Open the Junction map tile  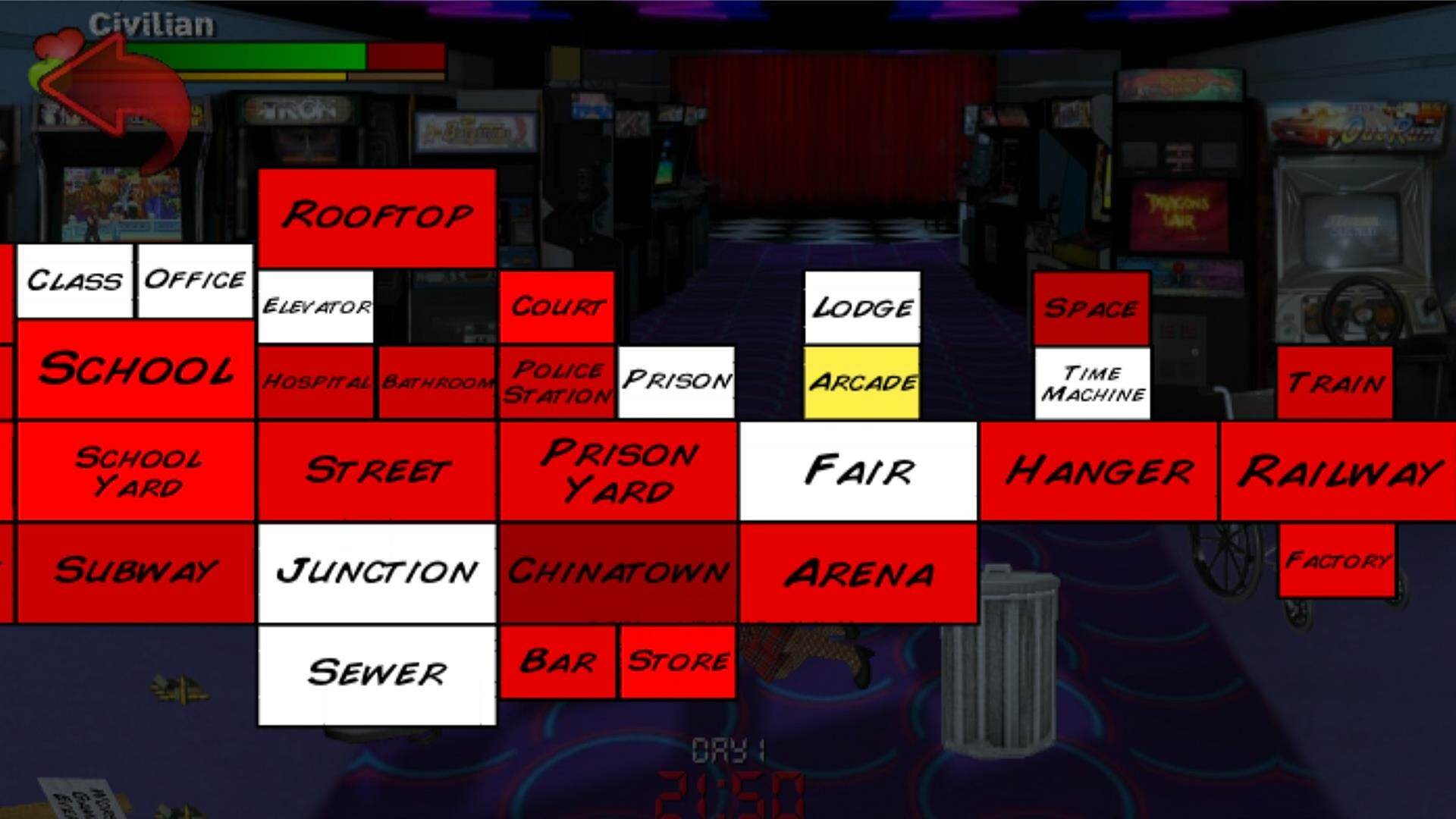click(377, 572)
